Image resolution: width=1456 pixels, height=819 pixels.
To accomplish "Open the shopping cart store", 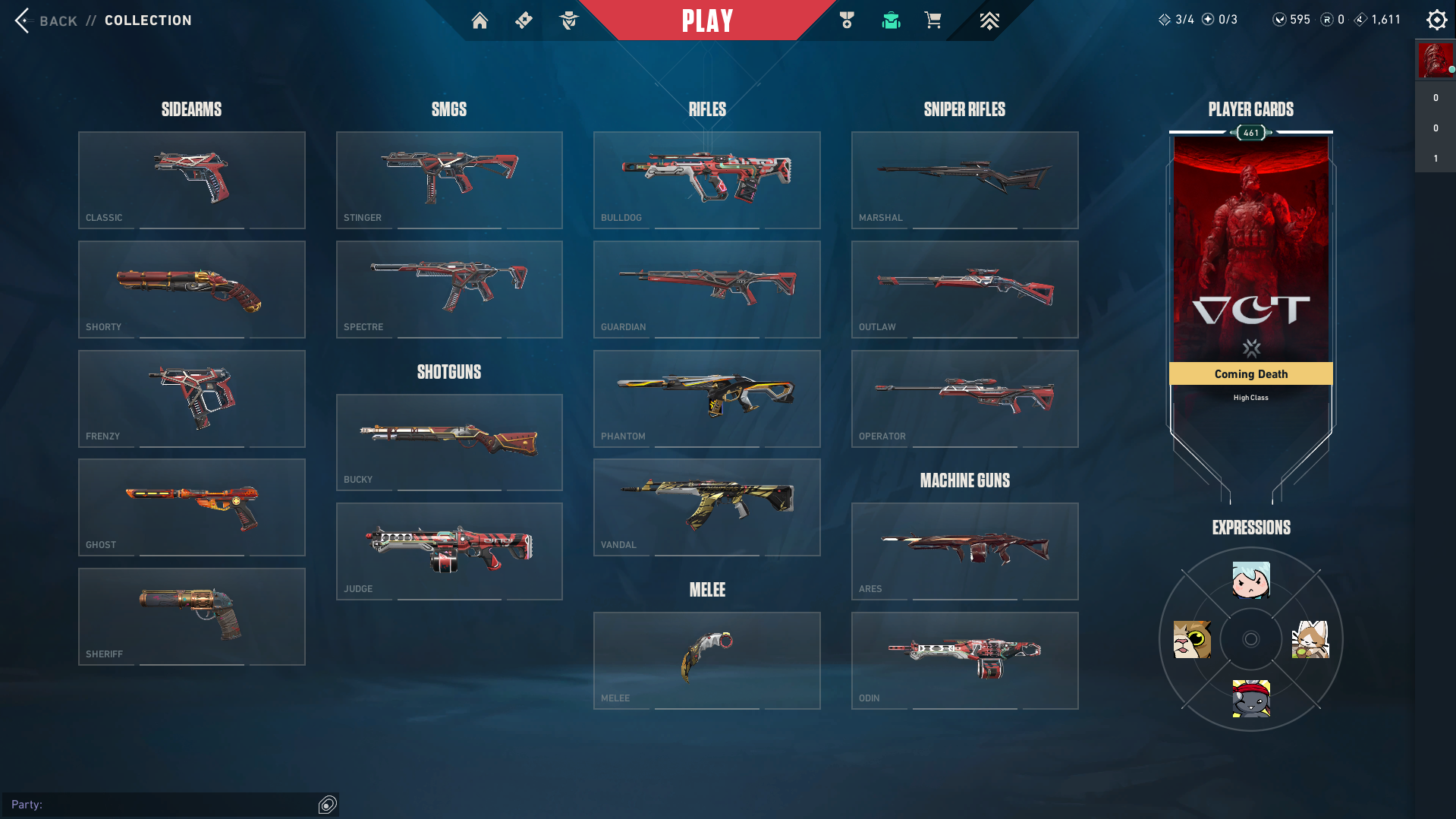I will click(x=932, y=20).
